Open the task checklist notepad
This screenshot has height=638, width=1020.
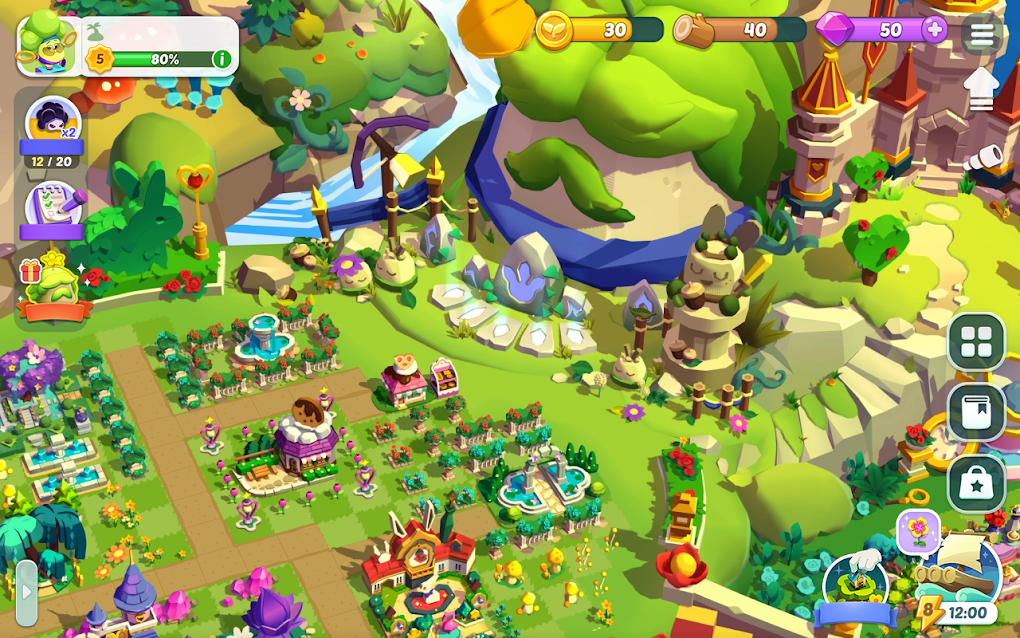52,207
